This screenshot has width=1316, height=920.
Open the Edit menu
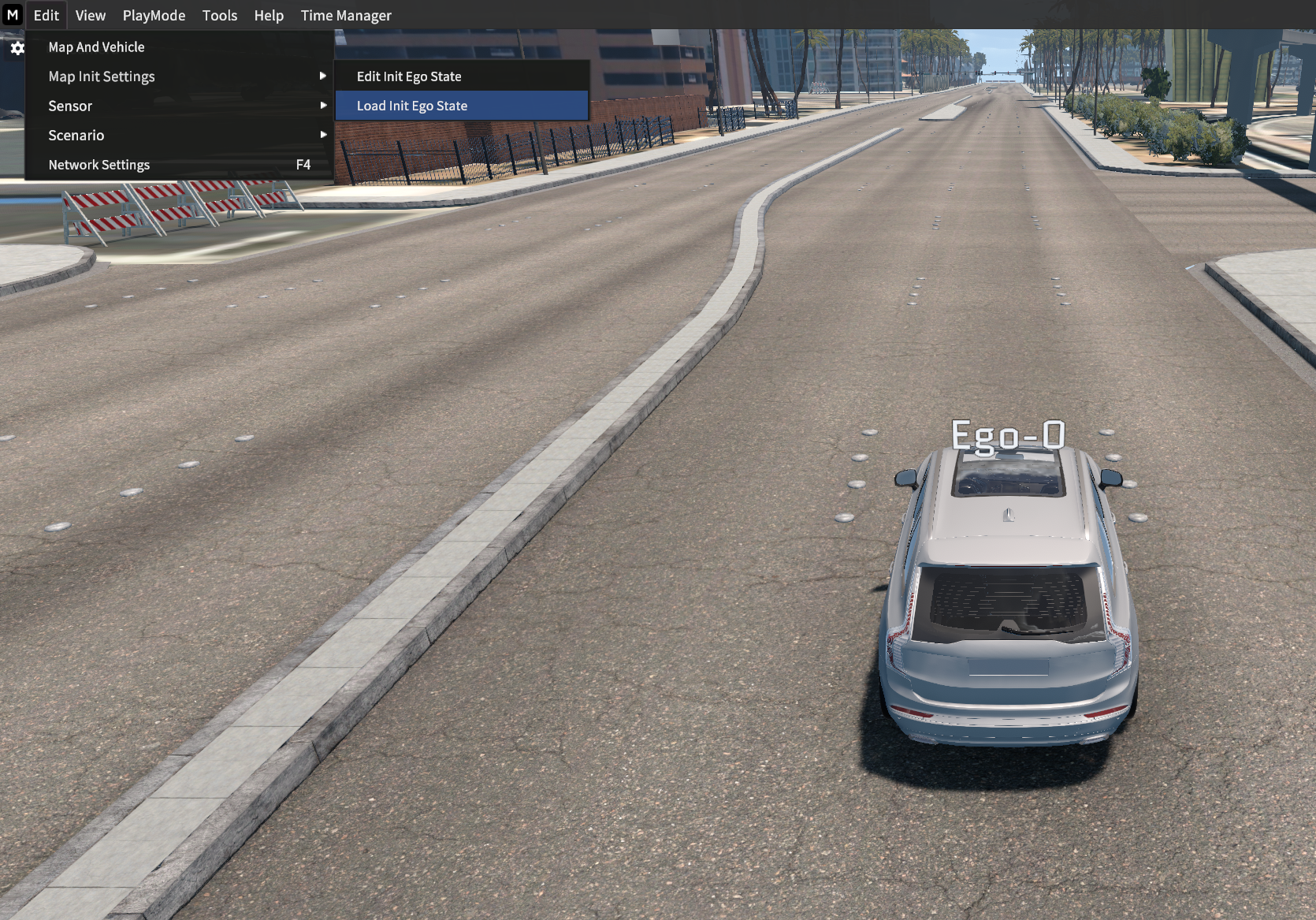46,16
